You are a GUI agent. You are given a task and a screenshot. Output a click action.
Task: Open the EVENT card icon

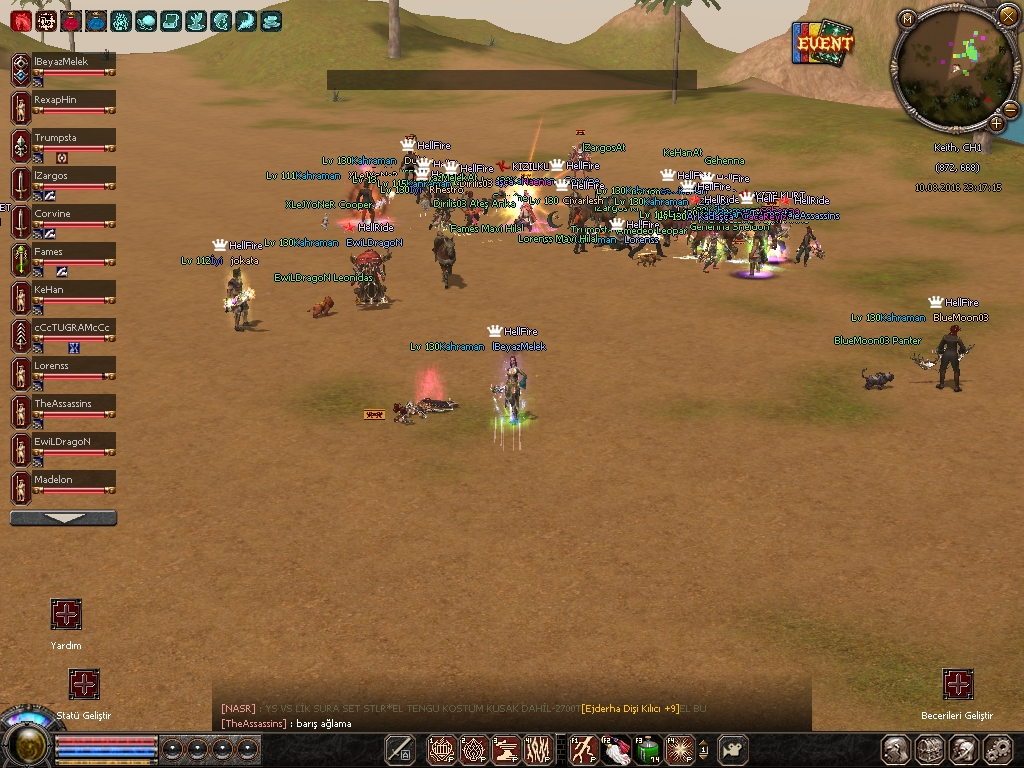click(825, 43)
